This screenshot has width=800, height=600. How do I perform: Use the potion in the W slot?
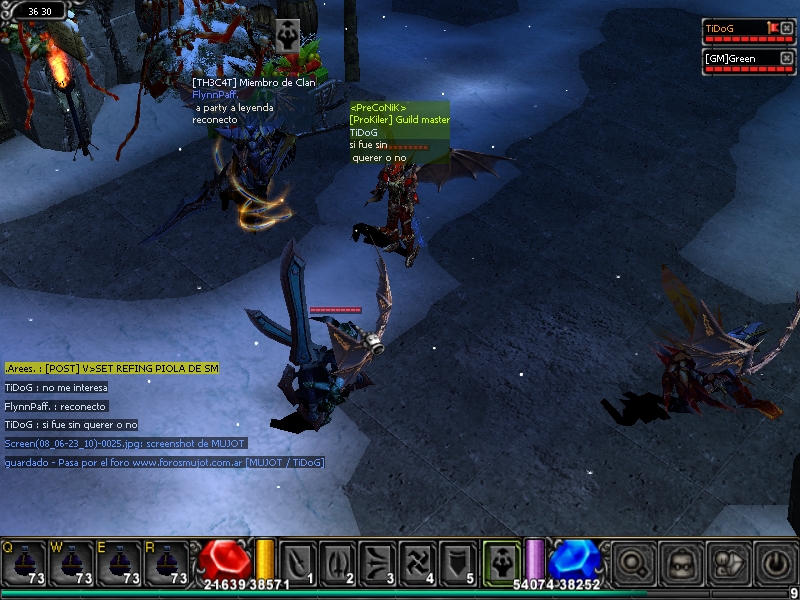pyautogui.click(x=71, y=563)
